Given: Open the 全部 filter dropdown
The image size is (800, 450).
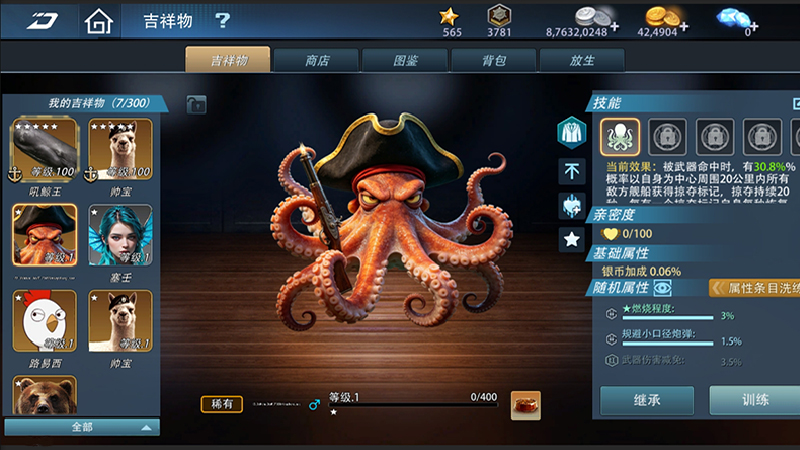Looking at the screenshot, I should click(x=82, y=427).
